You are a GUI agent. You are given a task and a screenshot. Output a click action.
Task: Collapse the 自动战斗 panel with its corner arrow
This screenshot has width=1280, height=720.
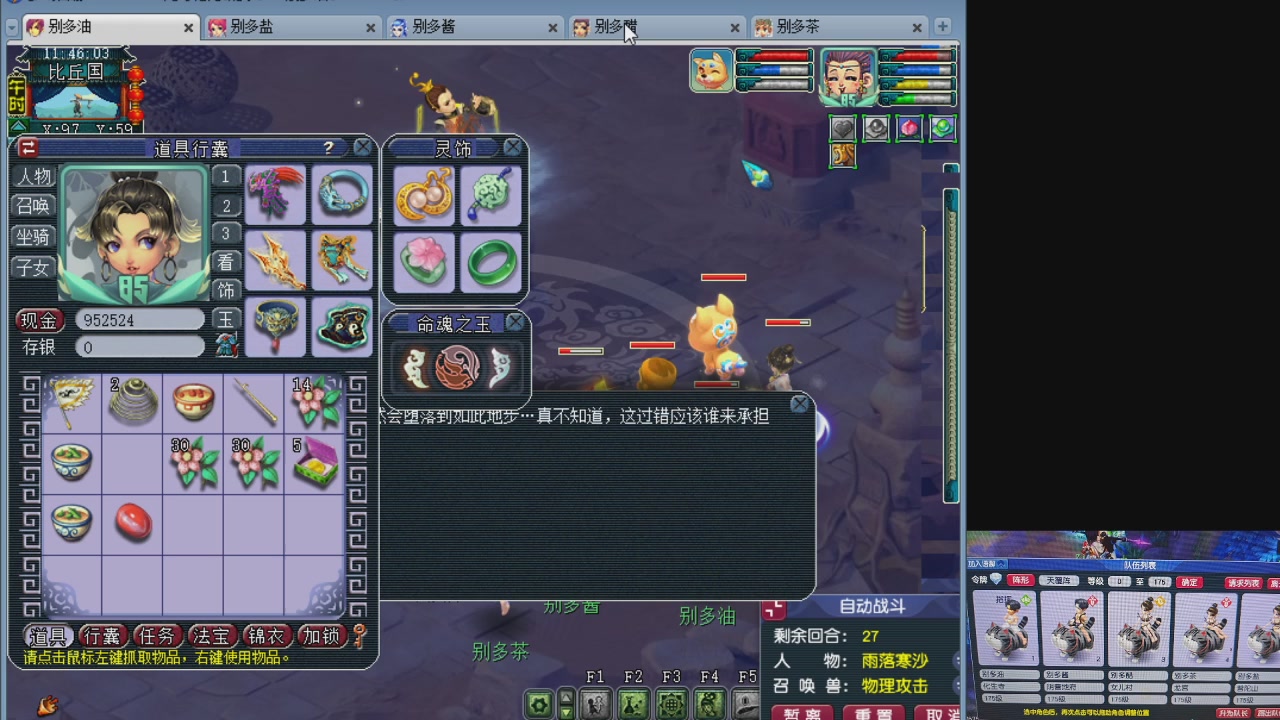[x=773, y=610]
